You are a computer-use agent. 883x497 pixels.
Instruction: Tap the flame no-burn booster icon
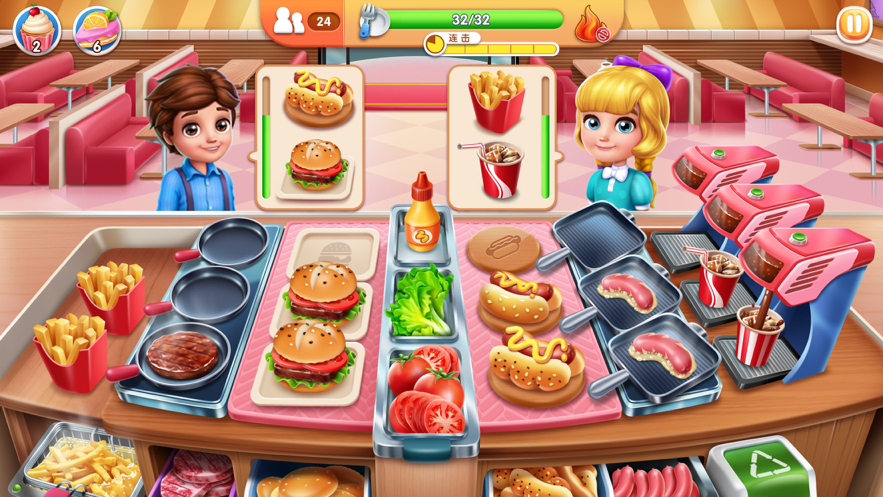point(591,26)
